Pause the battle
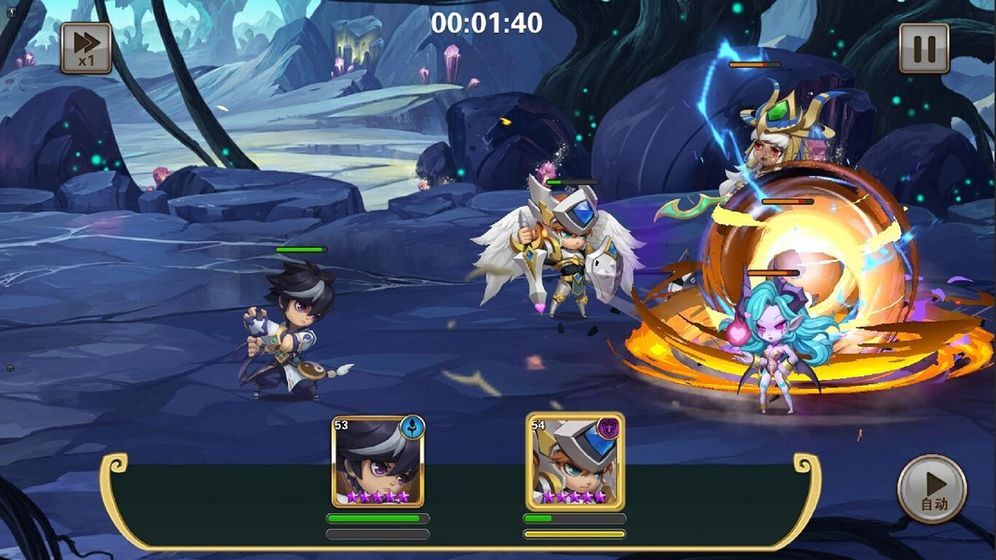Viewport: 996px width, 560px height. tap(923, 48)
